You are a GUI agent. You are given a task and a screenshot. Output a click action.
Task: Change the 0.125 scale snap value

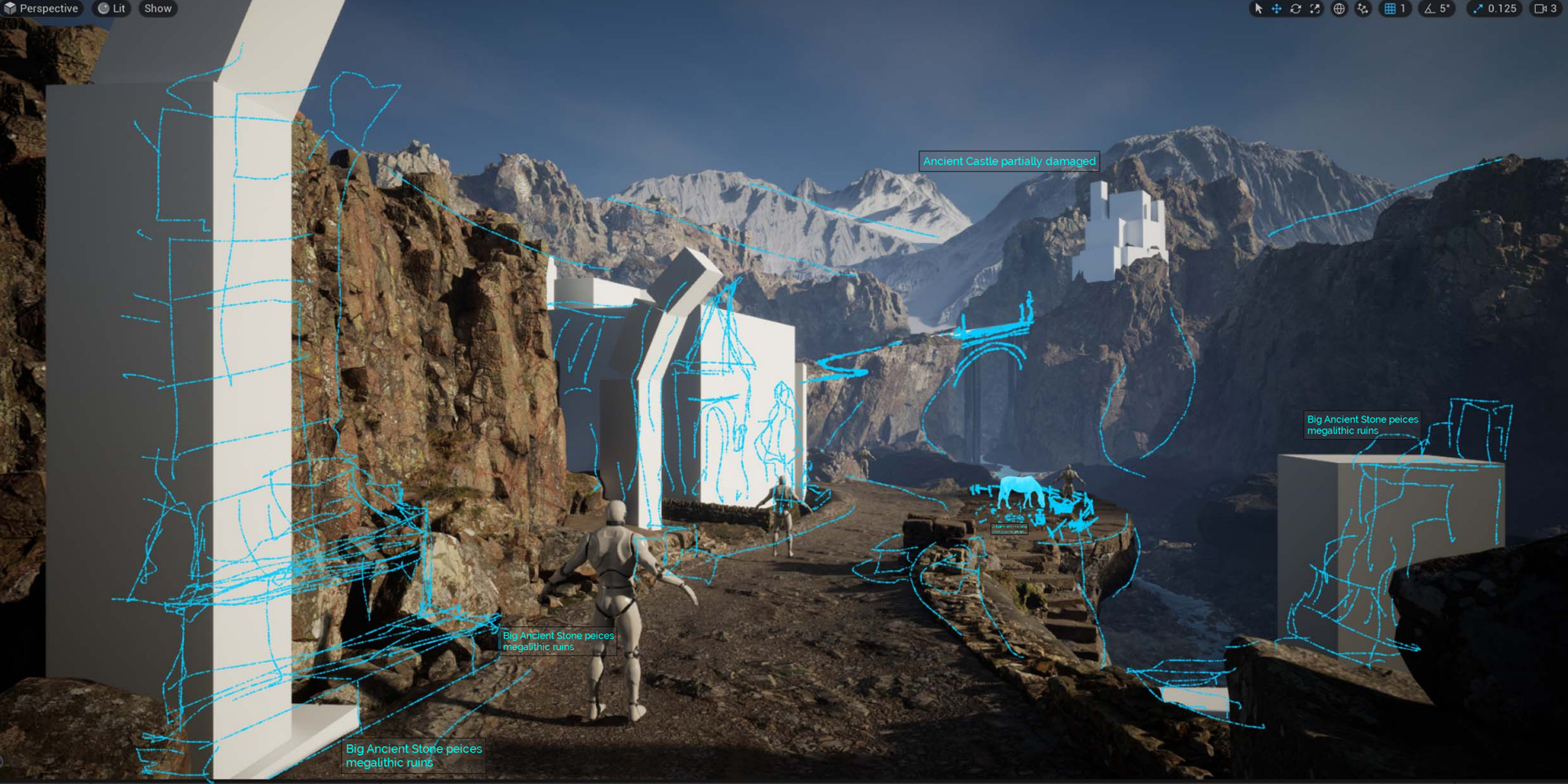(1502, 9)
